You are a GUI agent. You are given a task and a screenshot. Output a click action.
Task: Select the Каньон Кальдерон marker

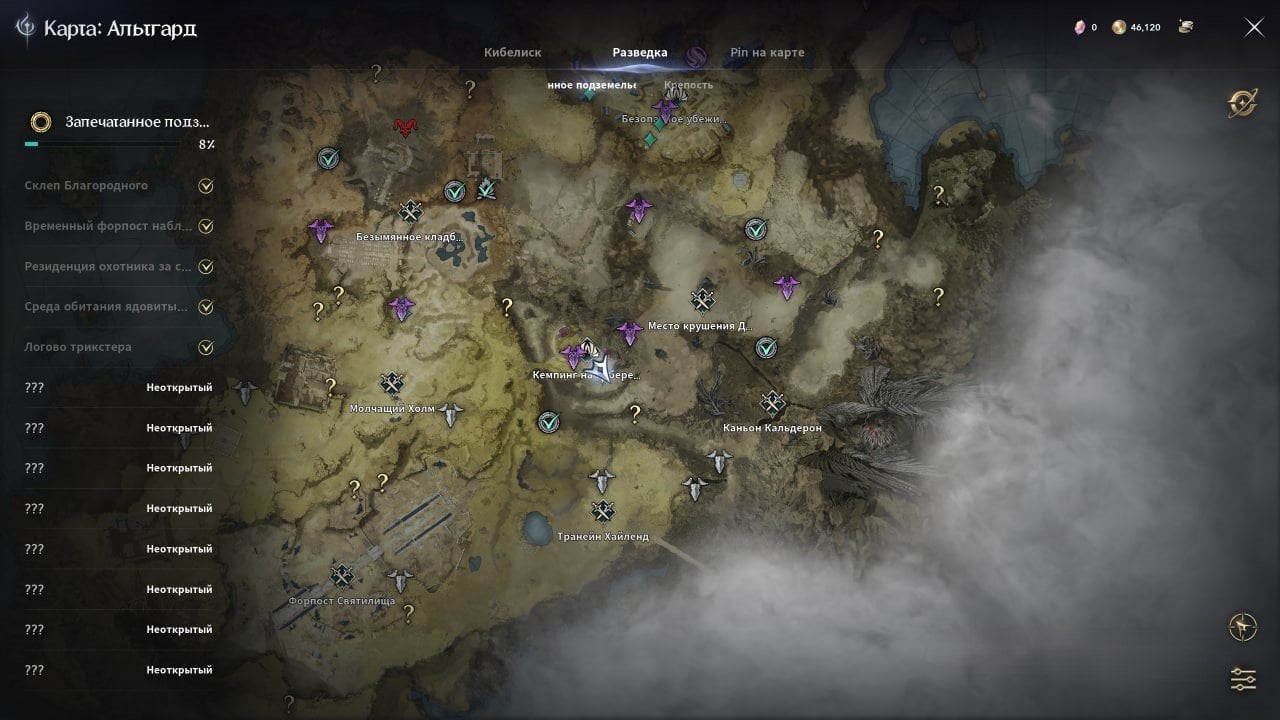pos(772,403)
